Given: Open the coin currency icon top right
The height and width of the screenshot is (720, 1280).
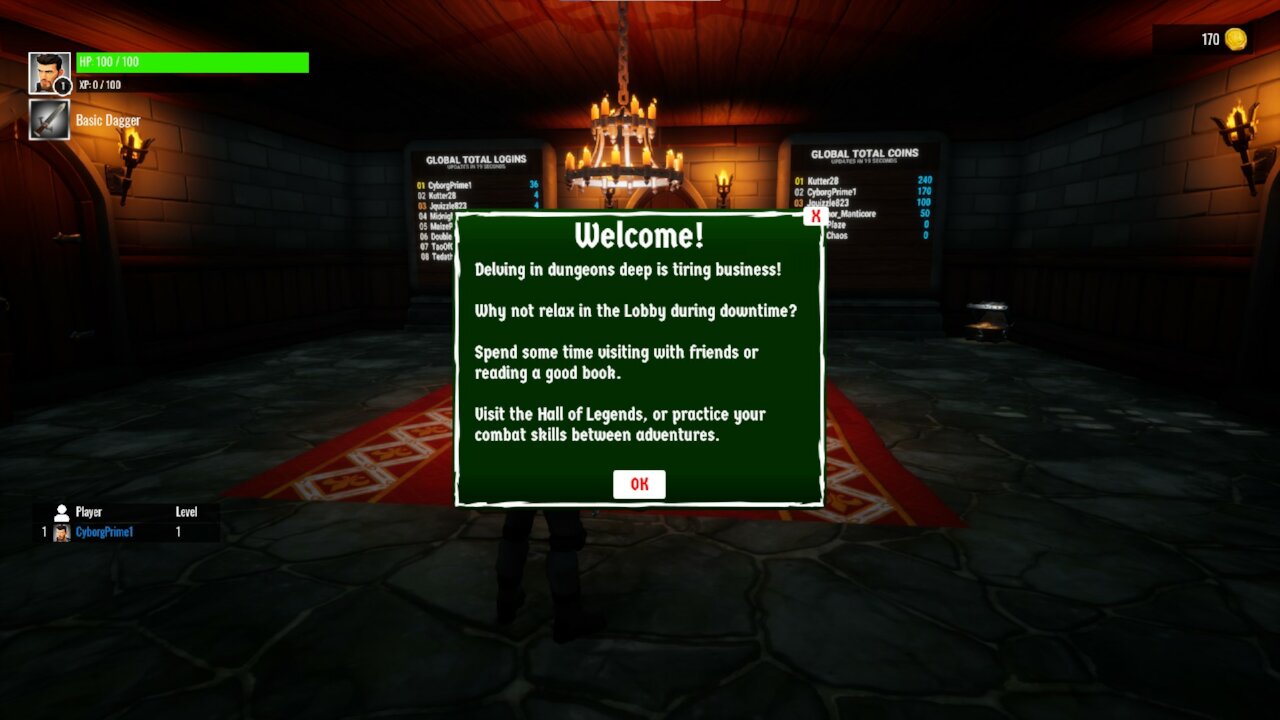Looking at the screenshot, I should (x=1236, y=37).
